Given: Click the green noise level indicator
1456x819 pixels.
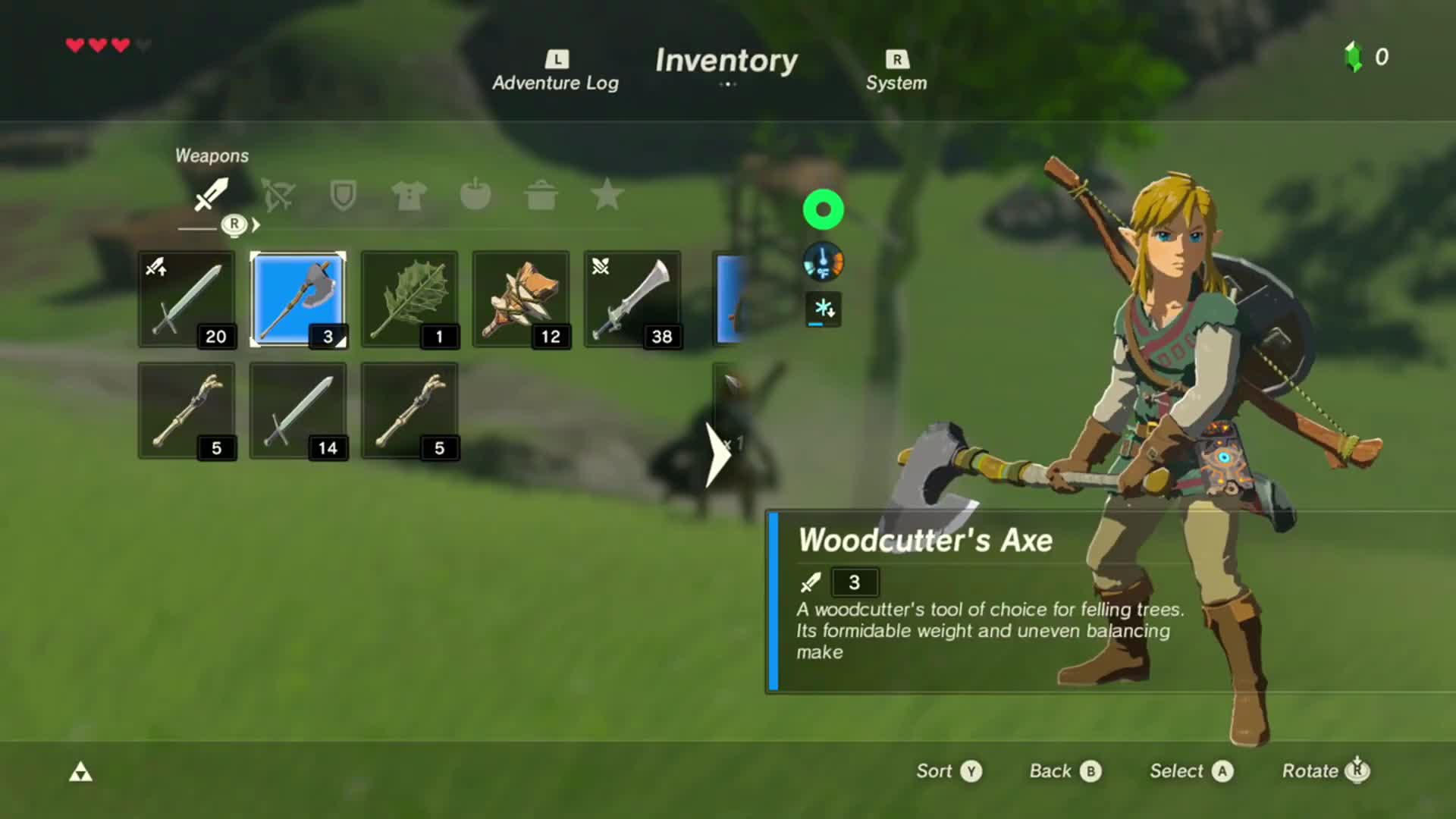Looking at the screenshot, I should click(x=823, y=209).
